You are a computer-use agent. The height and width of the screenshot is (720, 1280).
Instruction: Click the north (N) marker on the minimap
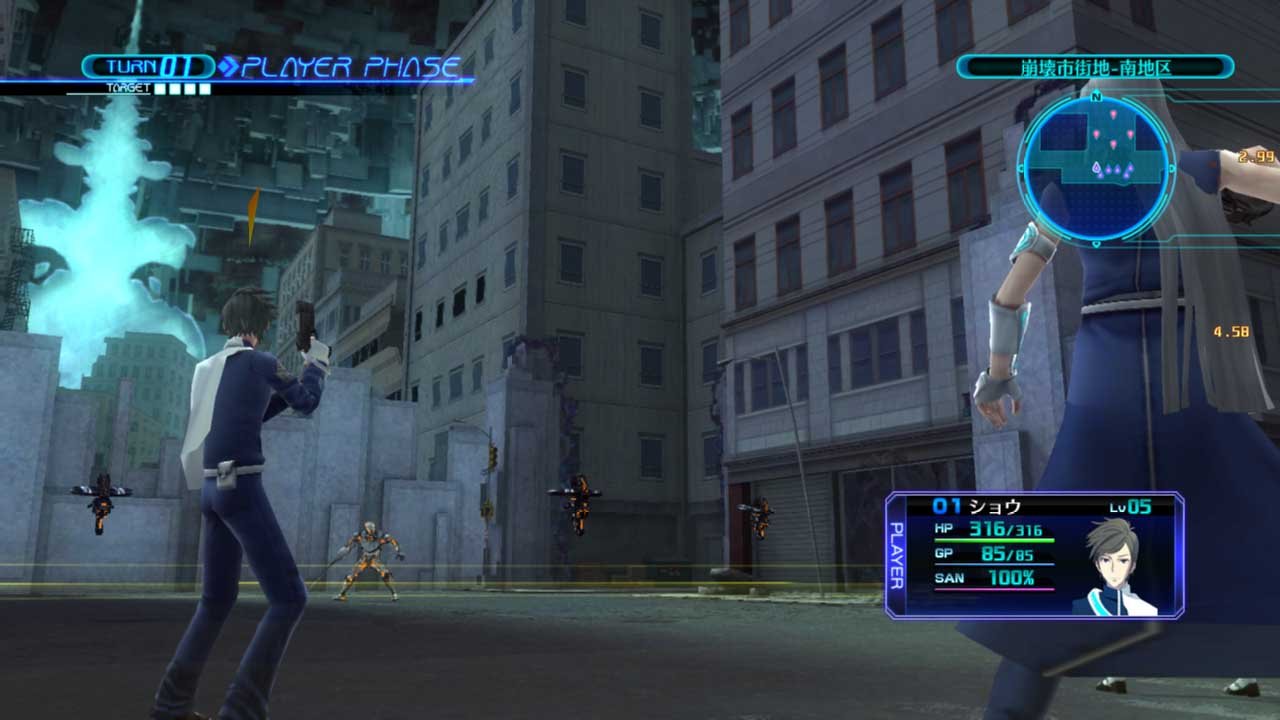(1095, 95)
